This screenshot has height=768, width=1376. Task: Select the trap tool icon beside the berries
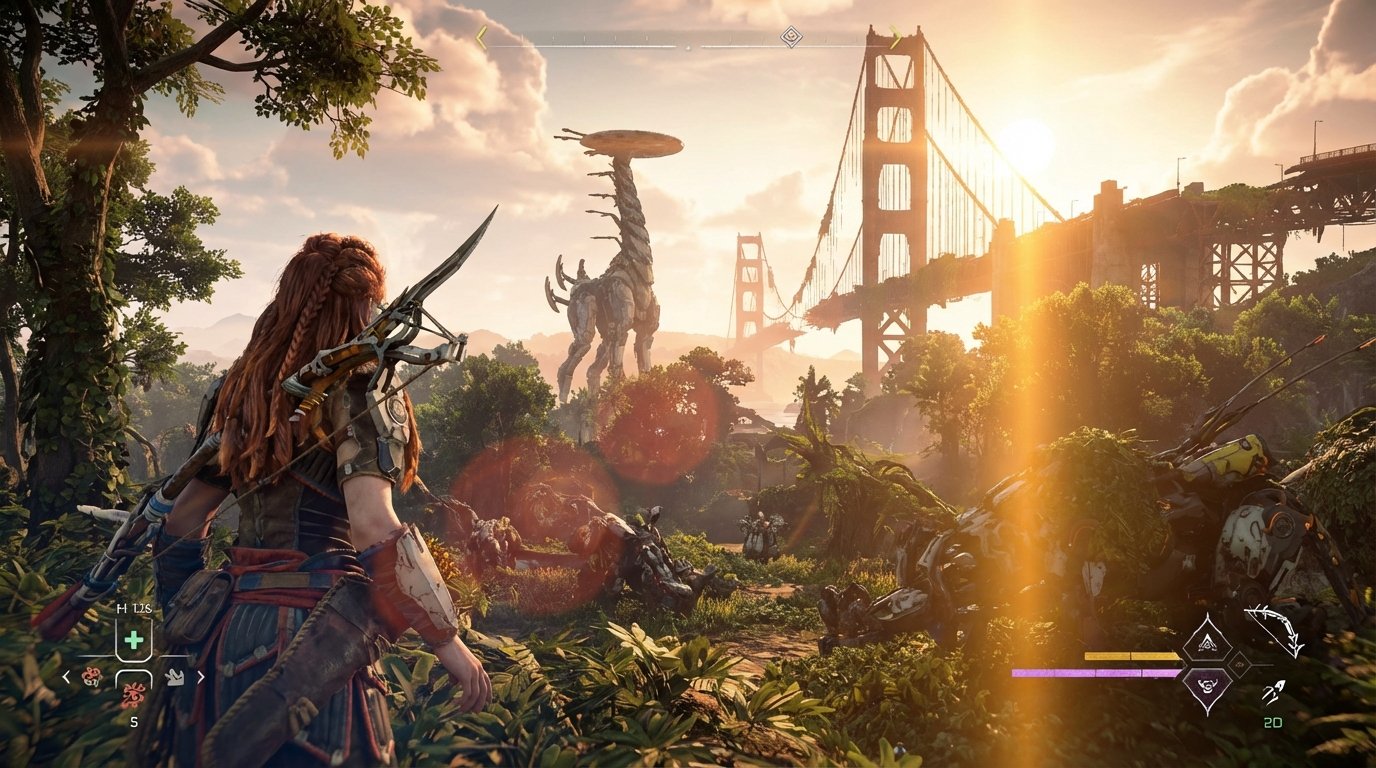(x=176, y=678)
